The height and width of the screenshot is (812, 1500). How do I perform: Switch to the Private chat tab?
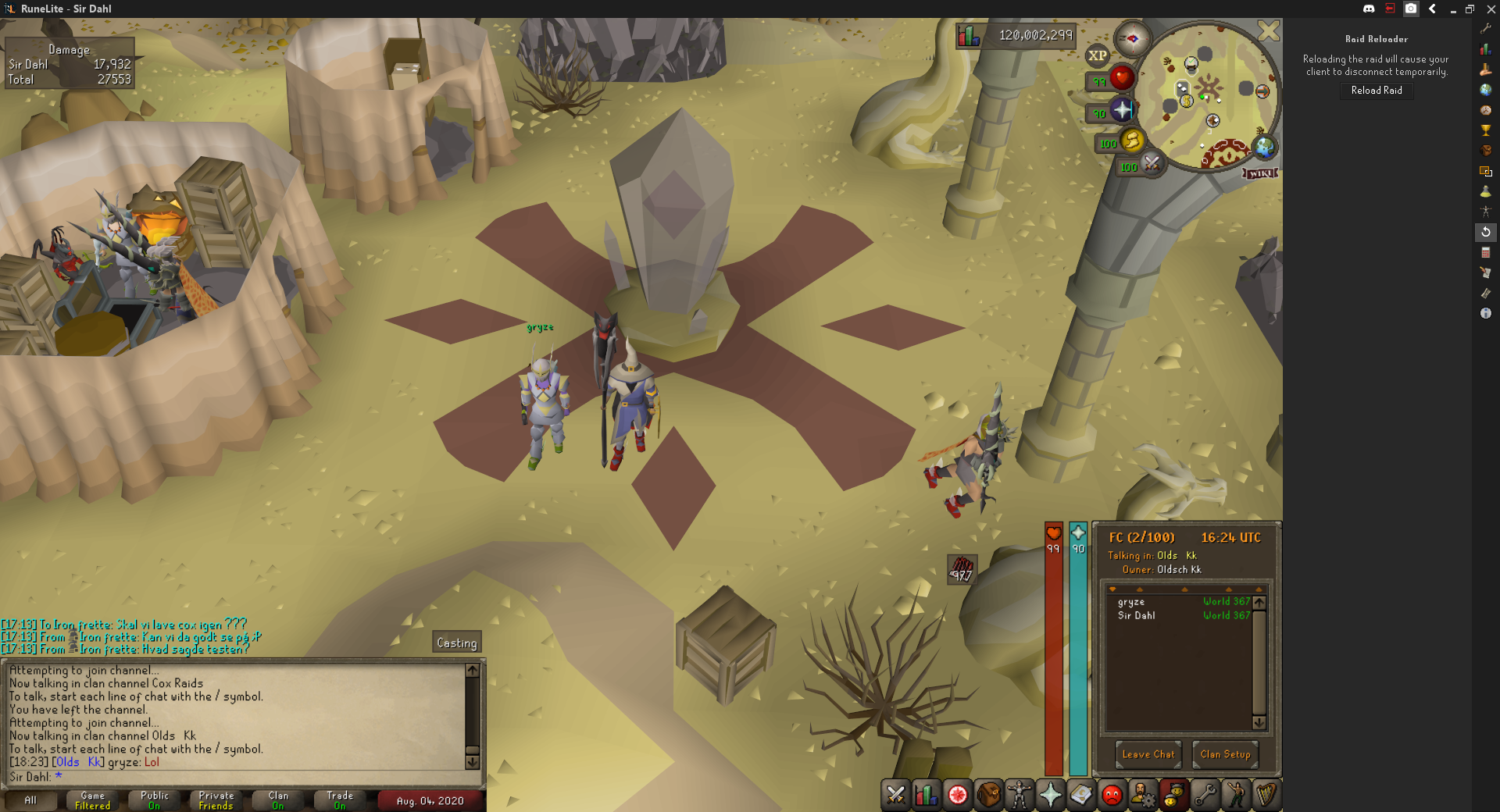pos(216,800)
